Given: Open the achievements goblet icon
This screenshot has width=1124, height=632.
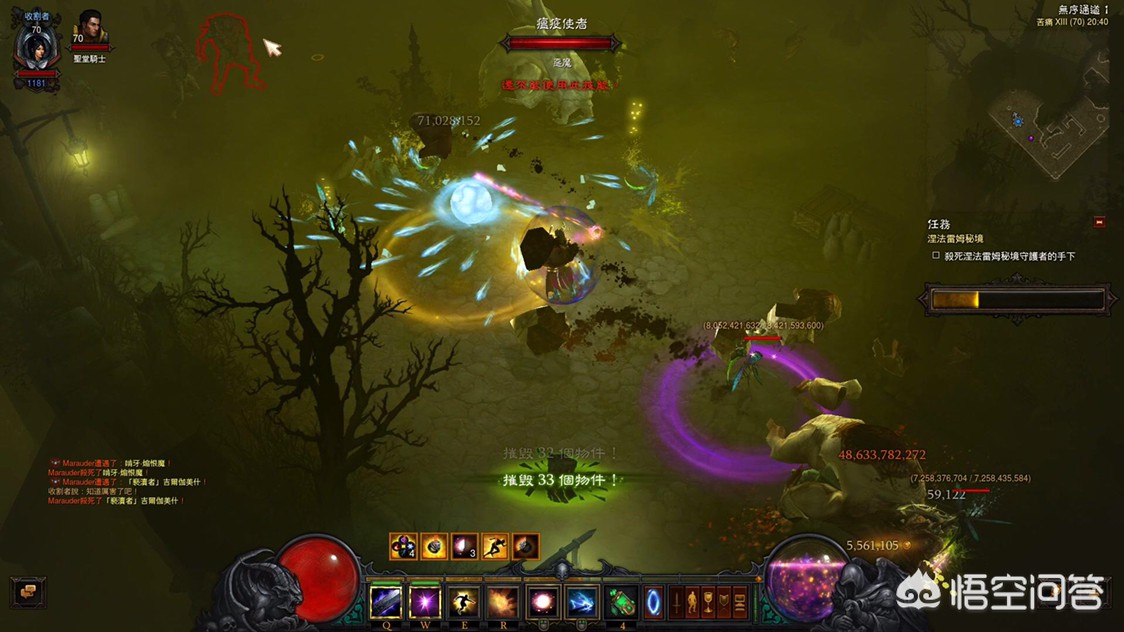Looking at the screenshot, I should click(x=709, y=602).
